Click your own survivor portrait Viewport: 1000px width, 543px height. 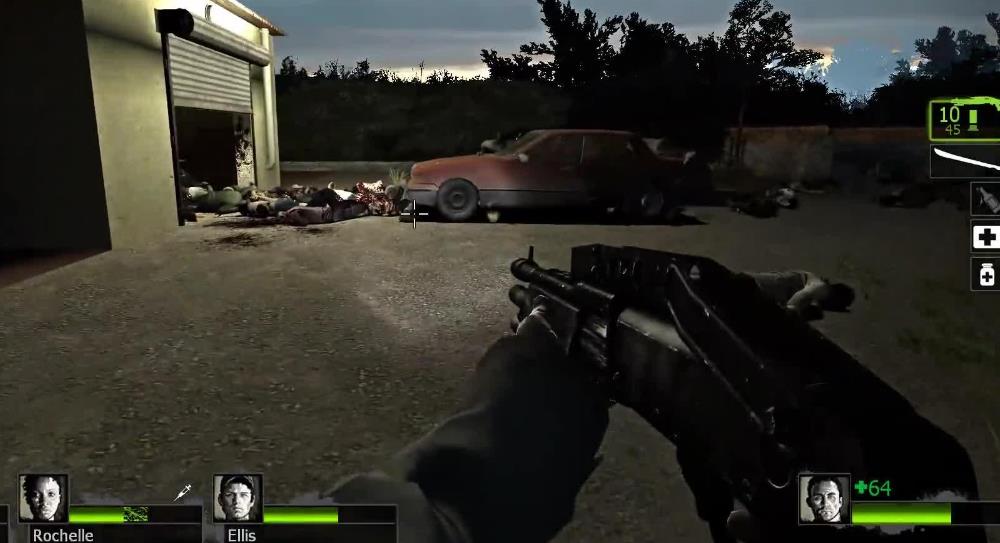[824, 498]
